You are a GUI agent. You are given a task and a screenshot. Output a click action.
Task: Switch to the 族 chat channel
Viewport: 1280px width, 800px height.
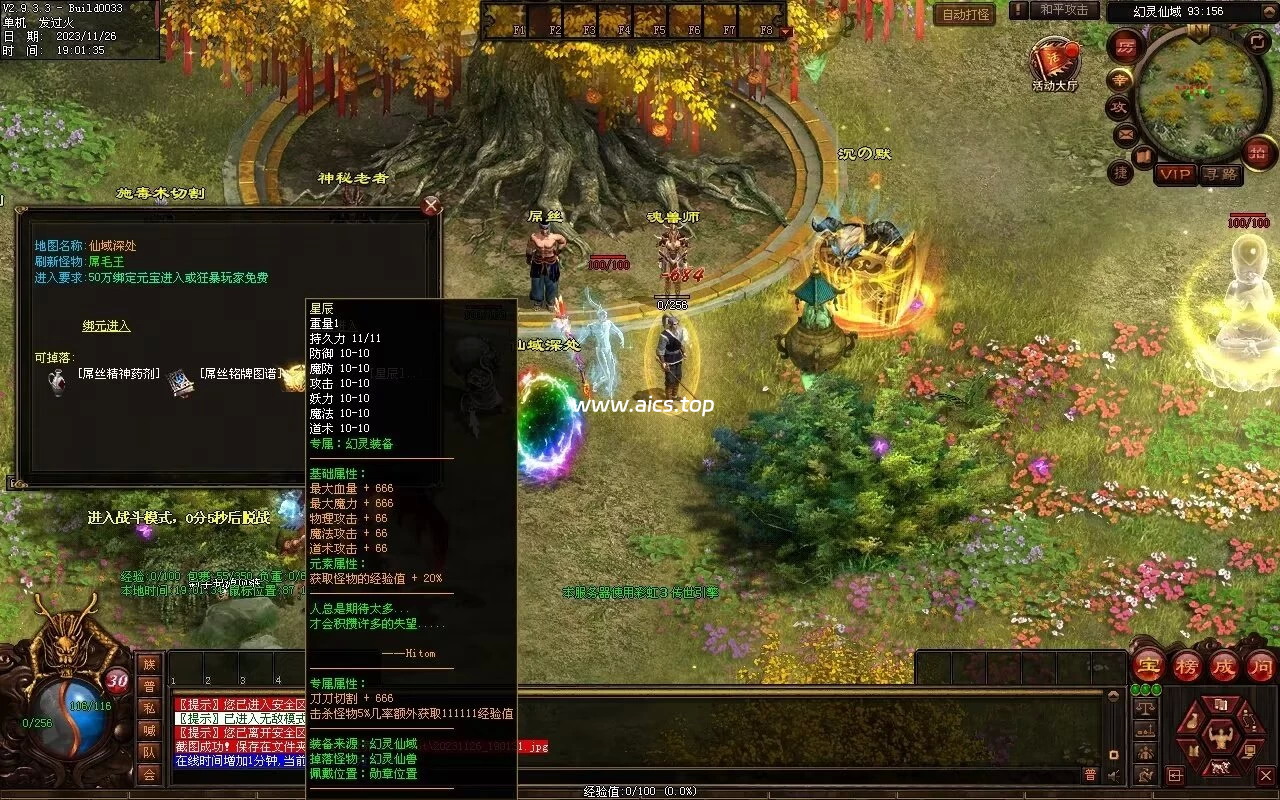pyautogui.click(x=149, y=664)
